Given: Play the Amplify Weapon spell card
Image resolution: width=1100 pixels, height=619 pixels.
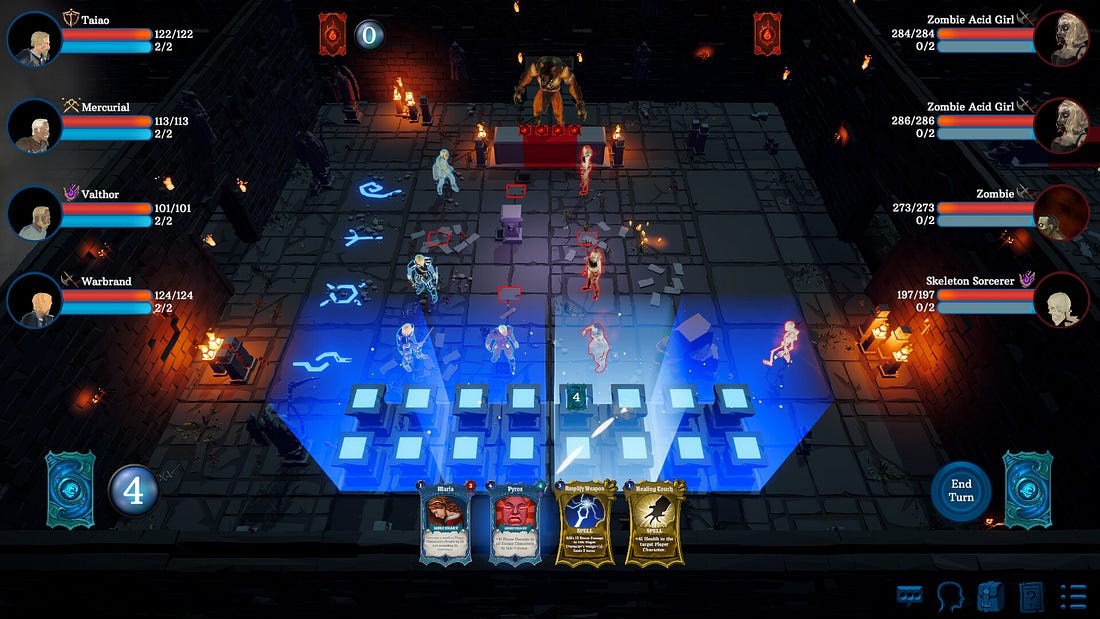Looking at the screenshot, I should [586, 522].
